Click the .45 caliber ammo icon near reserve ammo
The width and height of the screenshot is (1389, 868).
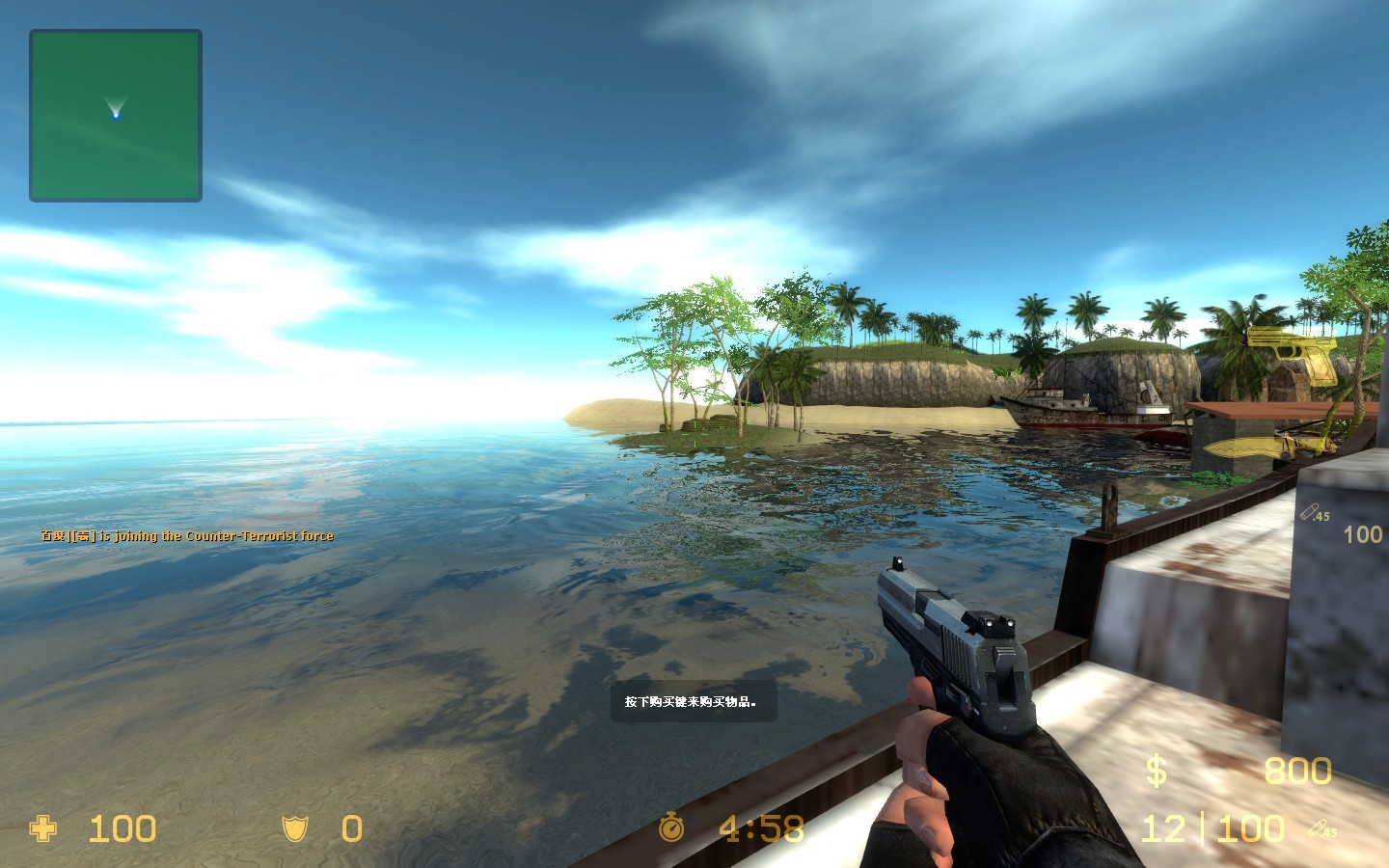point(1324,827)
